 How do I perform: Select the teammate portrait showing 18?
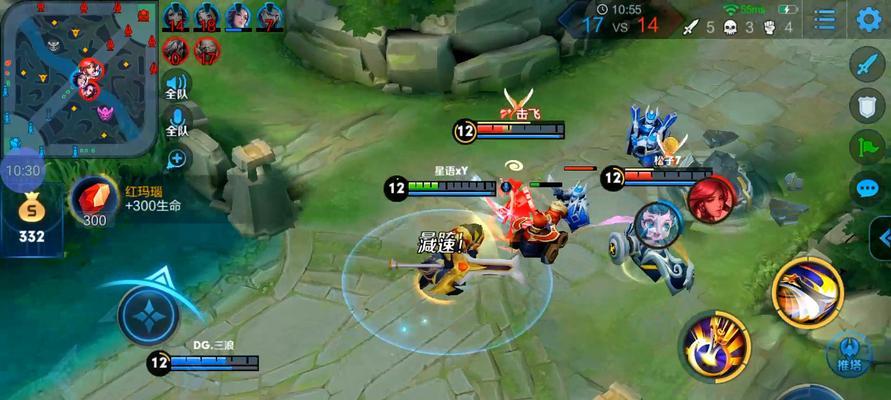(207, 17)
